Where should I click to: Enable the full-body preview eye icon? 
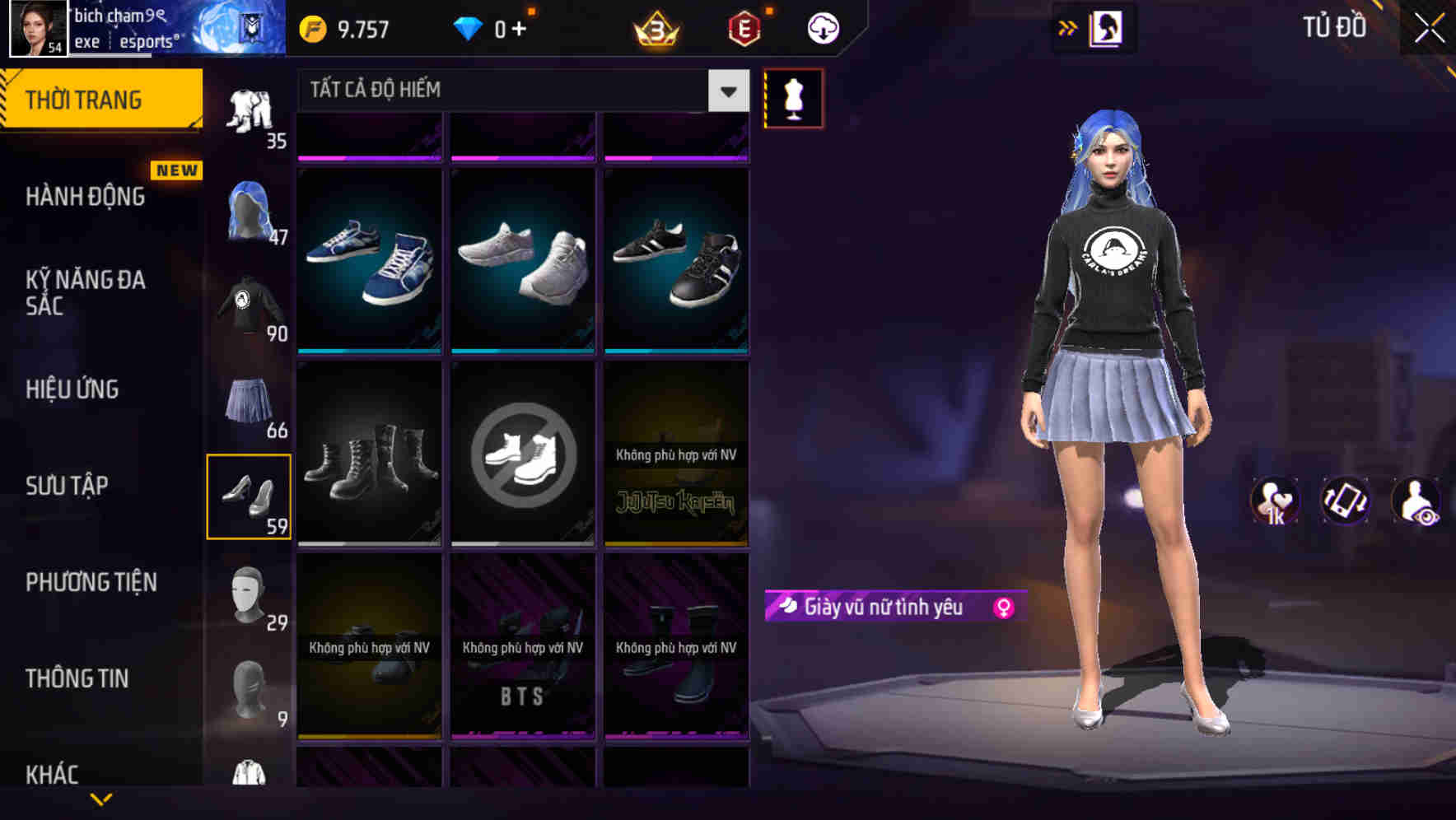click(1416, 501)
